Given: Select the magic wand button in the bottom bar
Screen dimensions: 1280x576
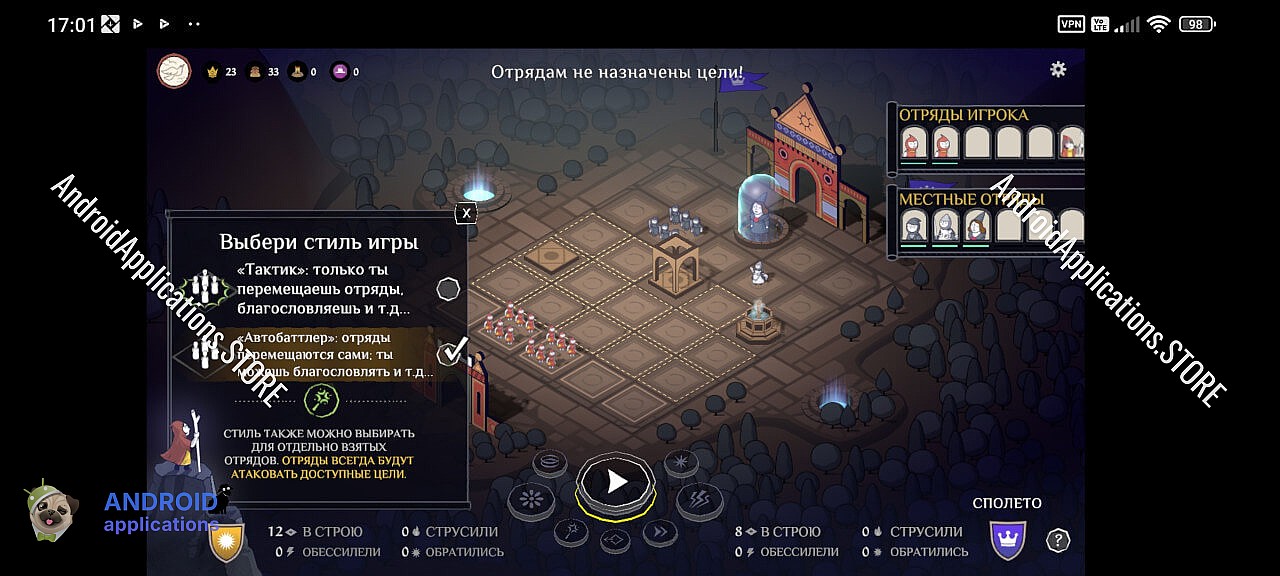Looking at the screenshot, I should (570, 532).
